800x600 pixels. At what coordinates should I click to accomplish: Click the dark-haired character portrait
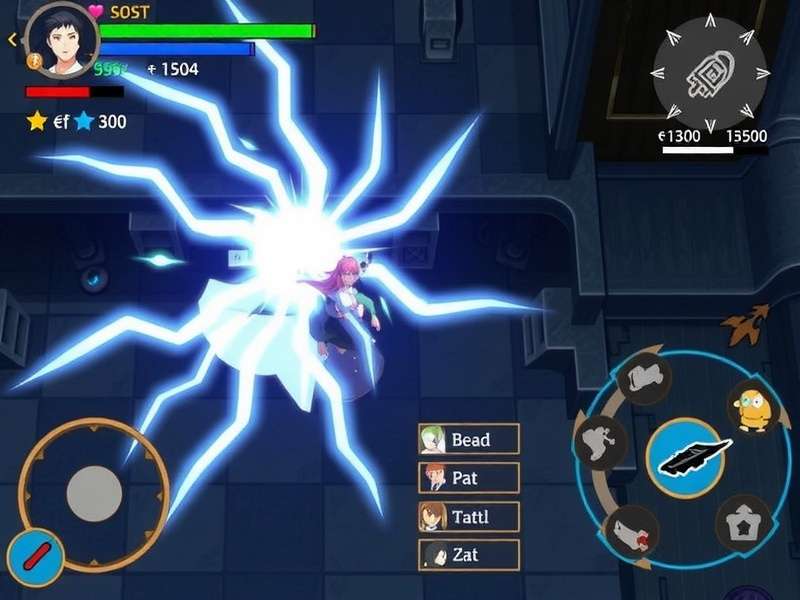[x=61, y=40]
